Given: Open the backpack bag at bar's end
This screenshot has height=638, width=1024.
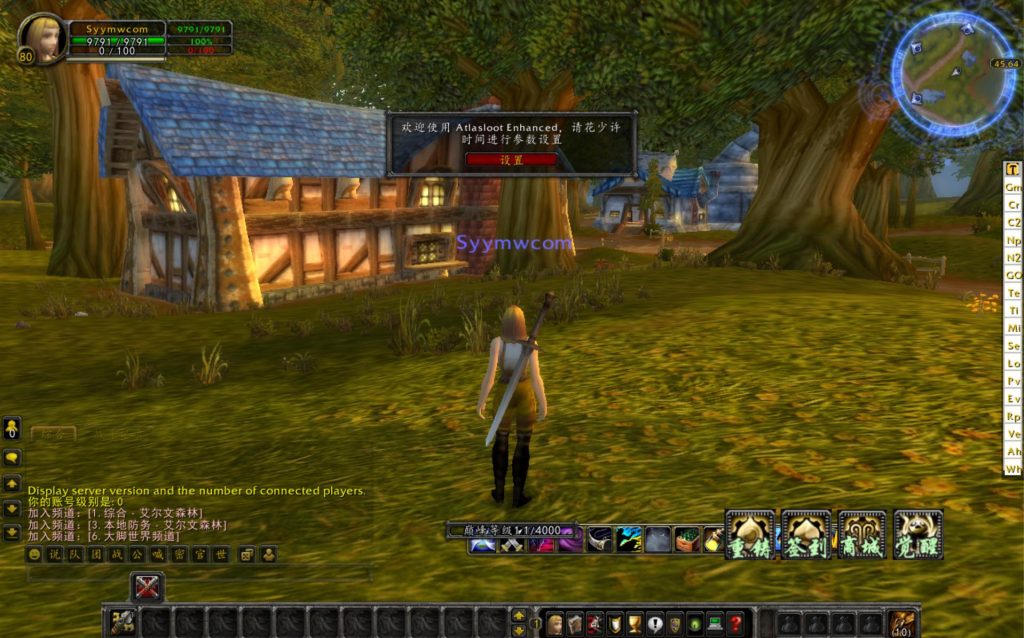Looking at the screenshot, I should (902, 623).
